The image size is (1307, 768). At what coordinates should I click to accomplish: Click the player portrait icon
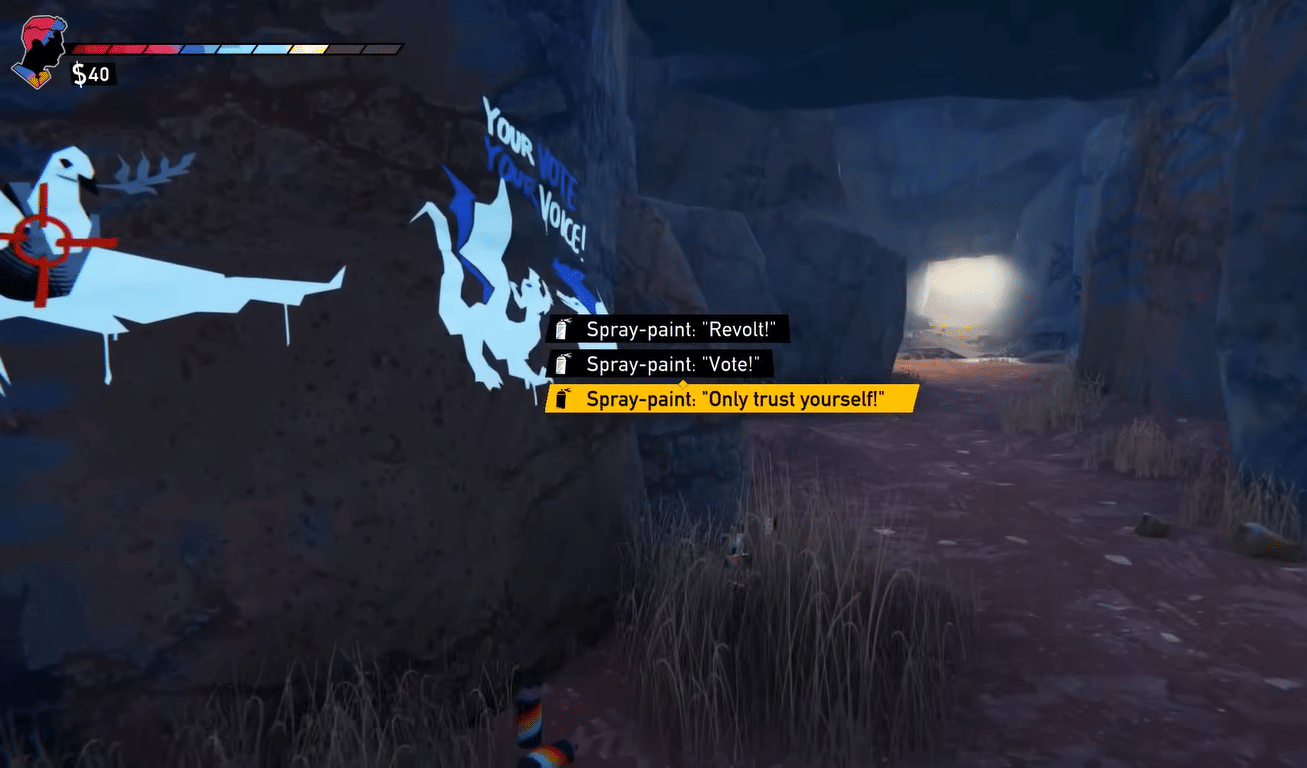39,51
